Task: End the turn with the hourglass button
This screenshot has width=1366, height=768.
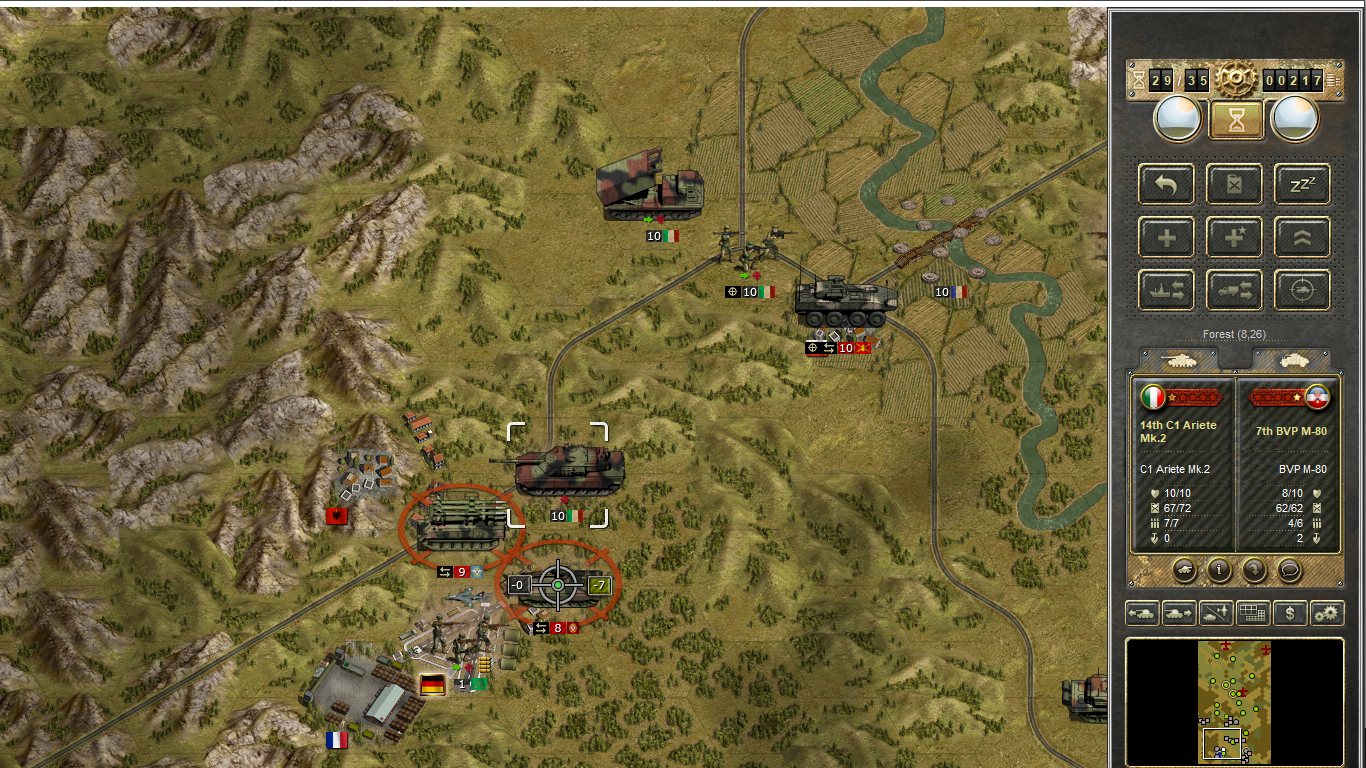Action: pos(1237,120)
